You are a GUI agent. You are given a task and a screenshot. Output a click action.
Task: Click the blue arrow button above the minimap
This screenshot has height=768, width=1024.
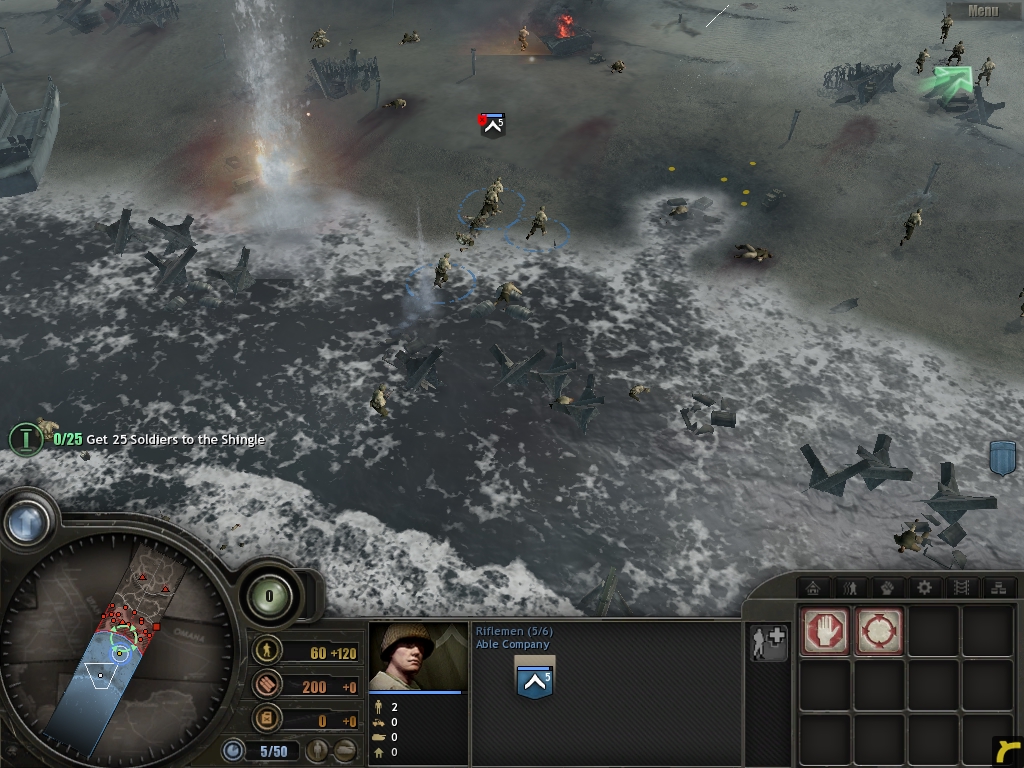27,520
